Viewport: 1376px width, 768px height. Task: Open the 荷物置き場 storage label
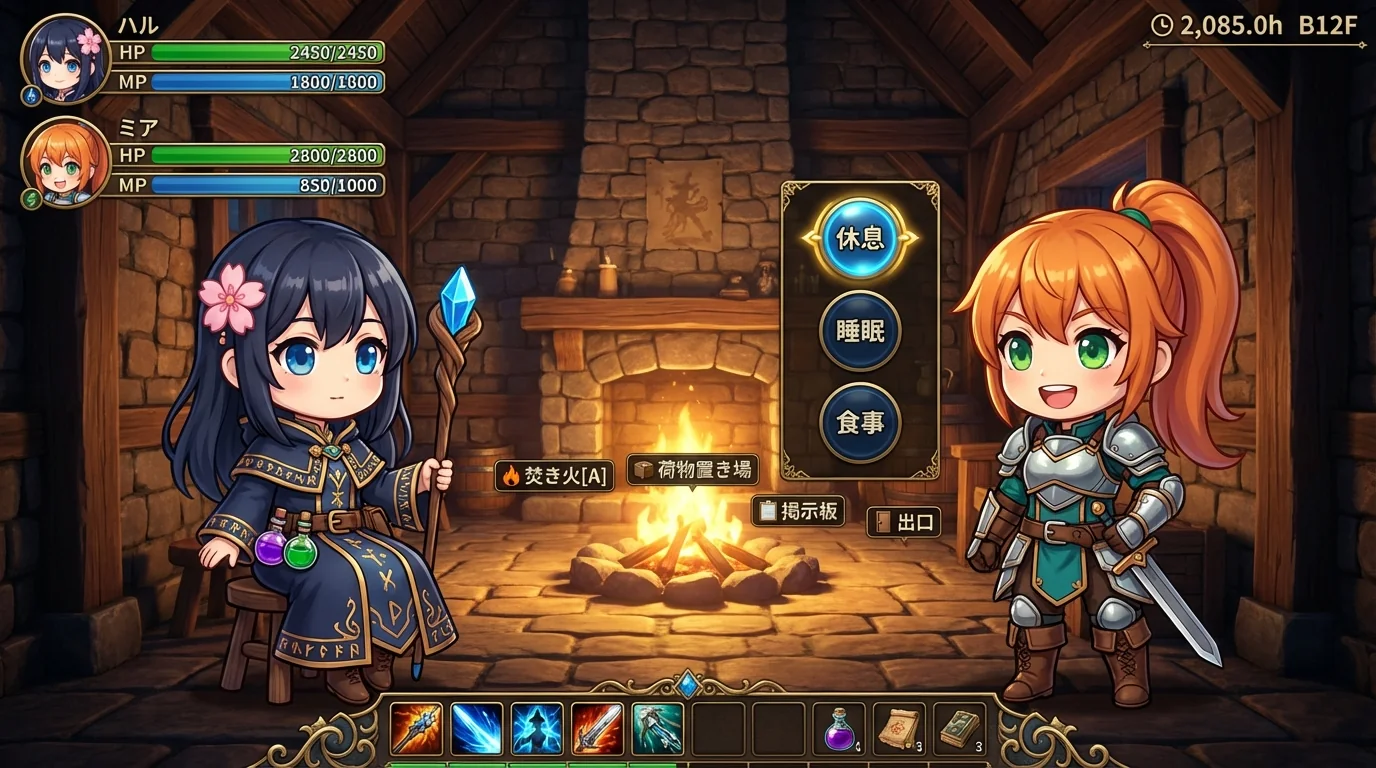(694, 469)
